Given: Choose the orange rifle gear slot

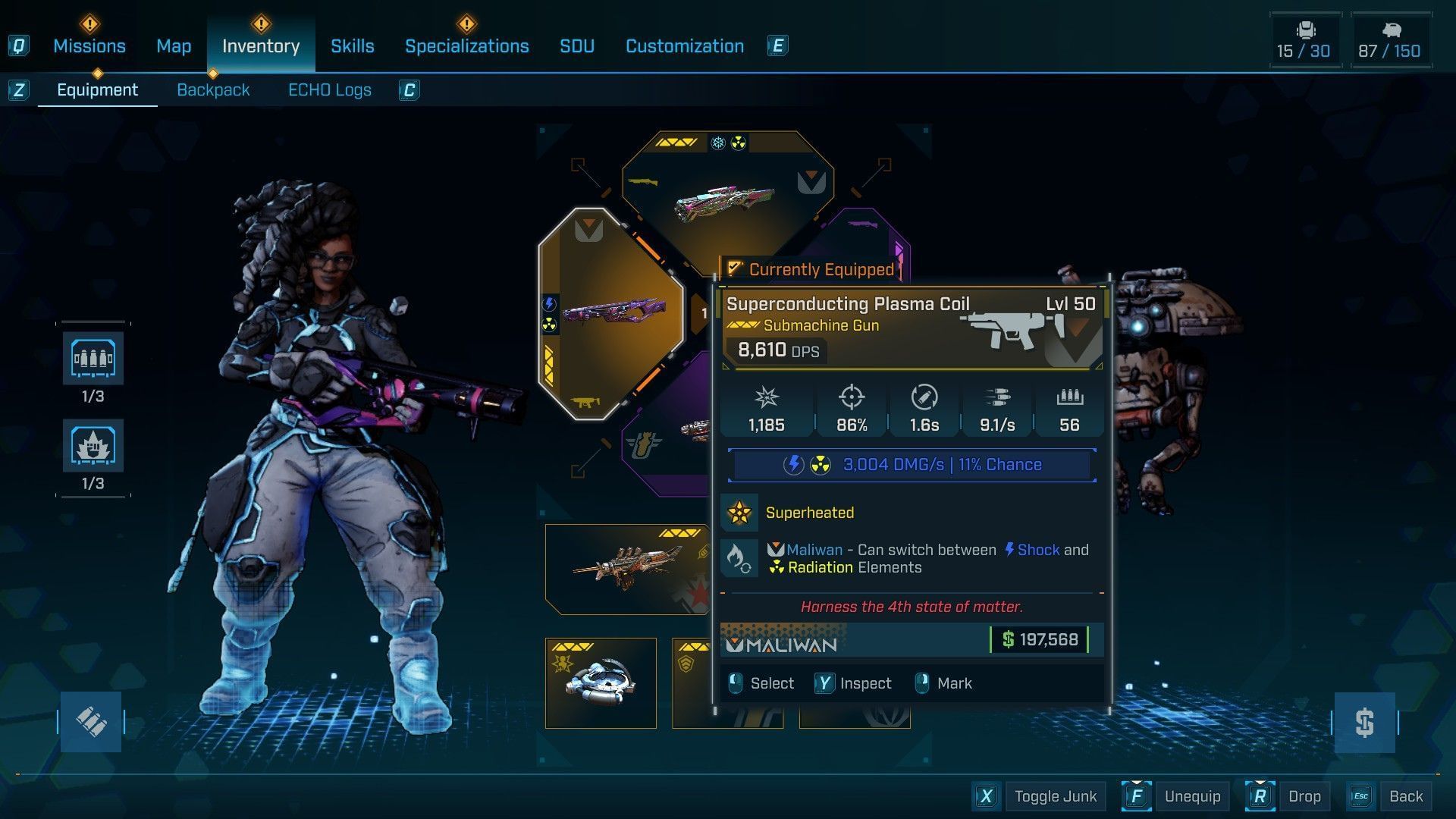Looking at the screenshot, I should coord(623,569).
